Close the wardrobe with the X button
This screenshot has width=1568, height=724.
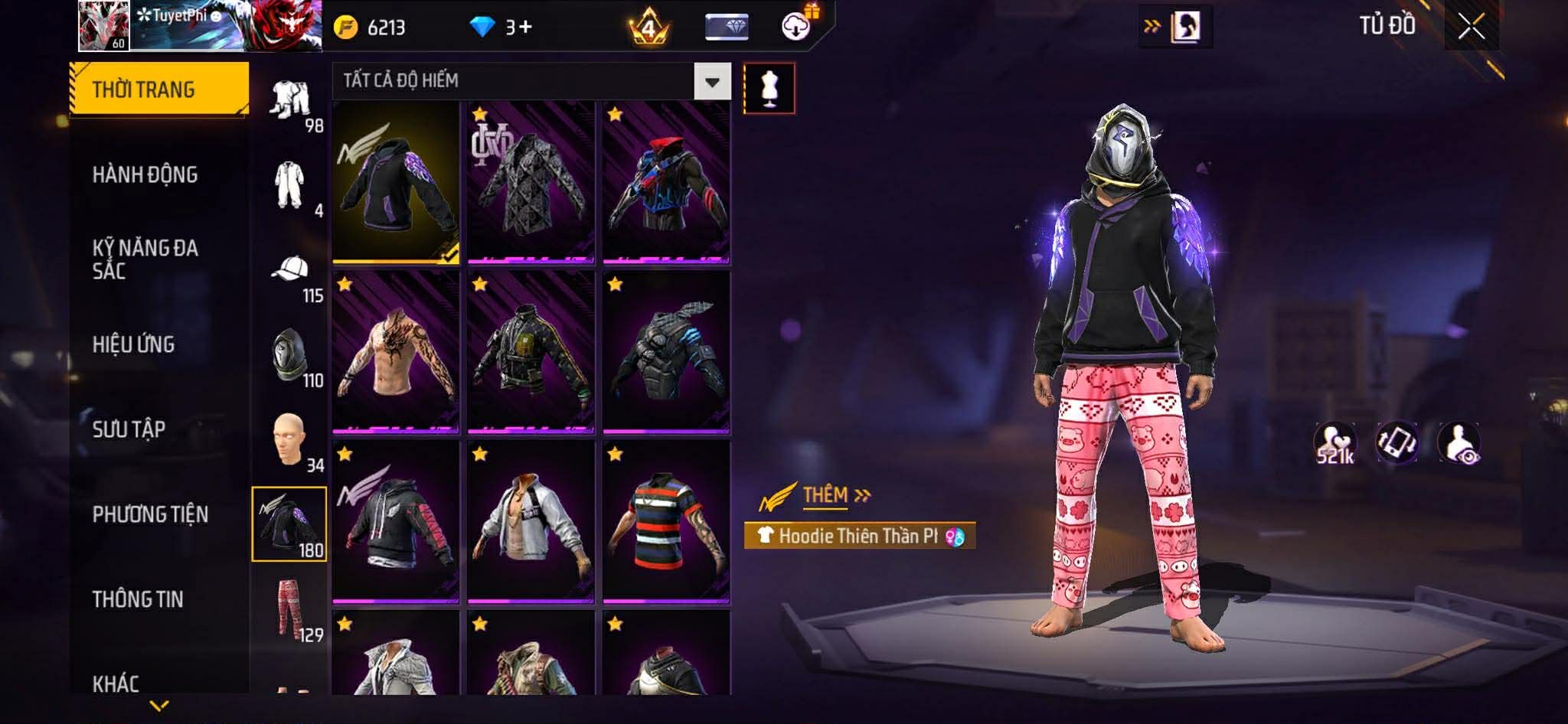1471,27
